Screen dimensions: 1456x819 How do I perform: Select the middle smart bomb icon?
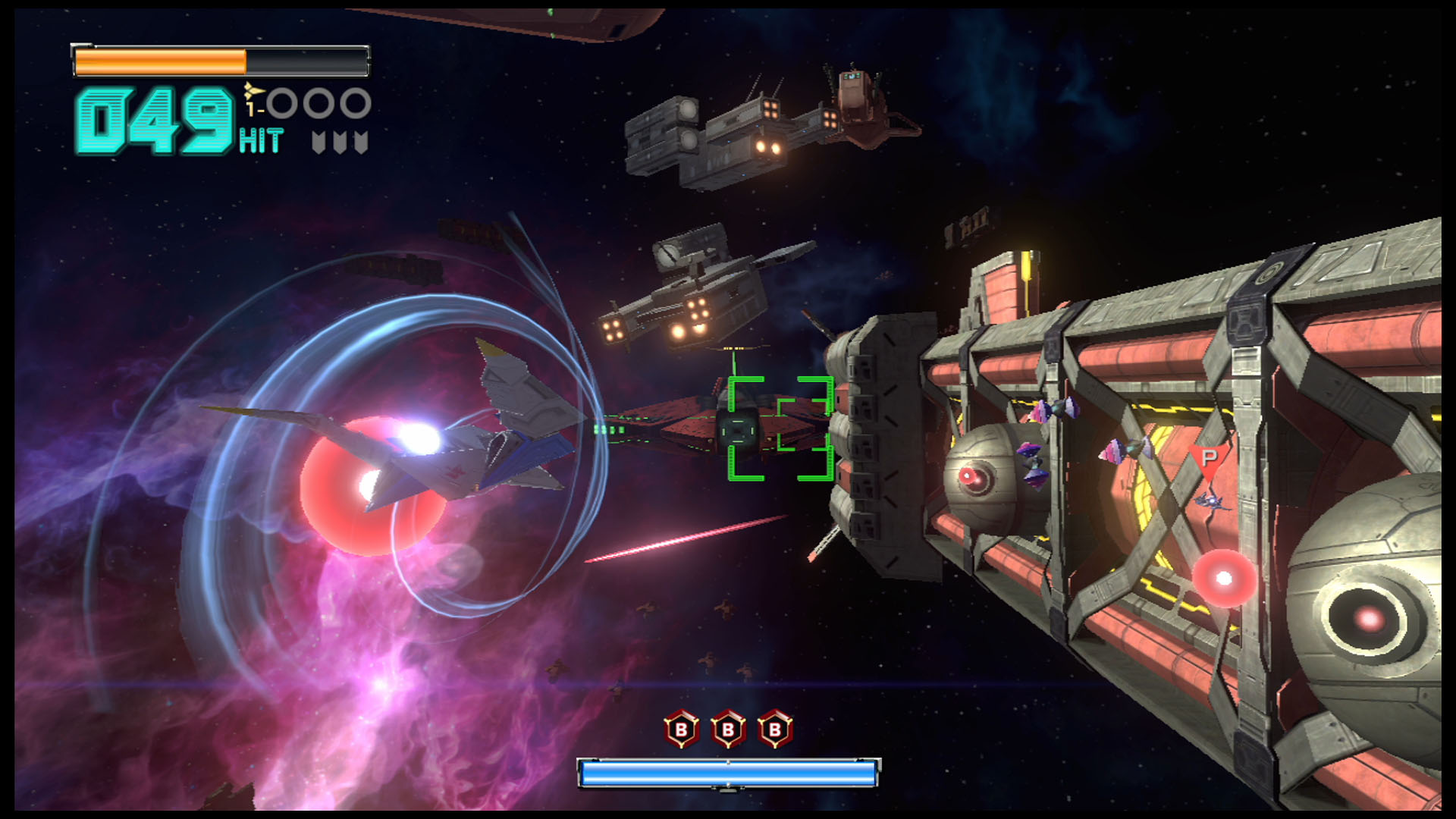[728, 730]
